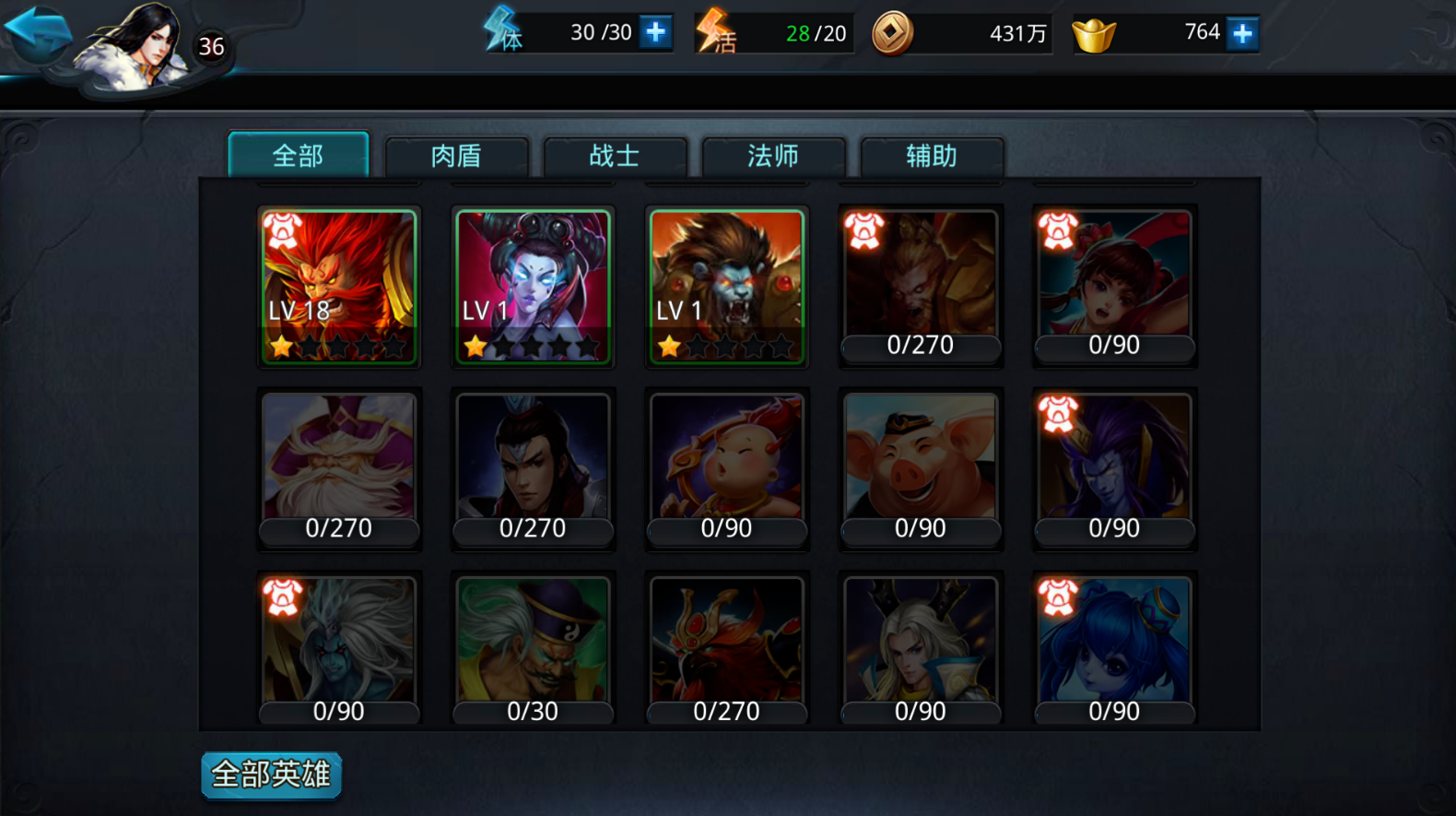This screenshot has width=1456, height=816.
Task: Buy more gold ingots with plus button
Action: click(1242, 34)
